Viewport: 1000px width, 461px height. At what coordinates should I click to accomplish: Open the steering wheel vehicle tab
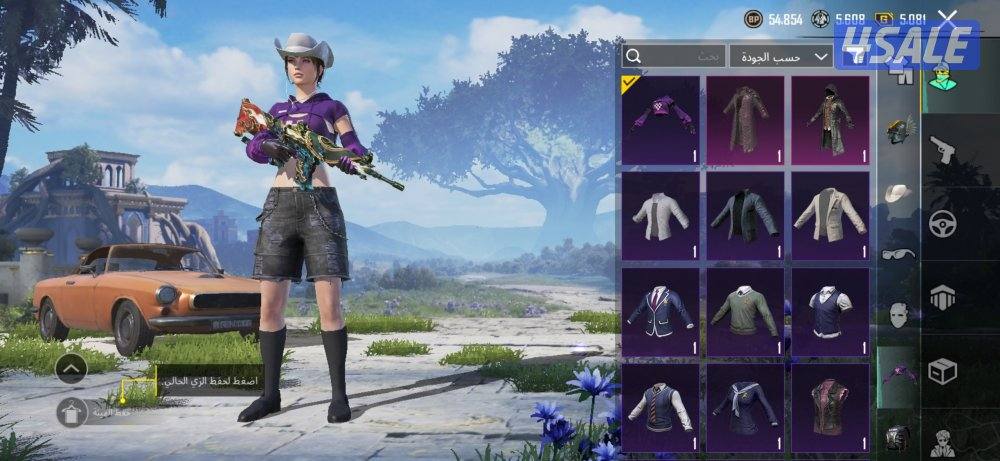[943, 224]
